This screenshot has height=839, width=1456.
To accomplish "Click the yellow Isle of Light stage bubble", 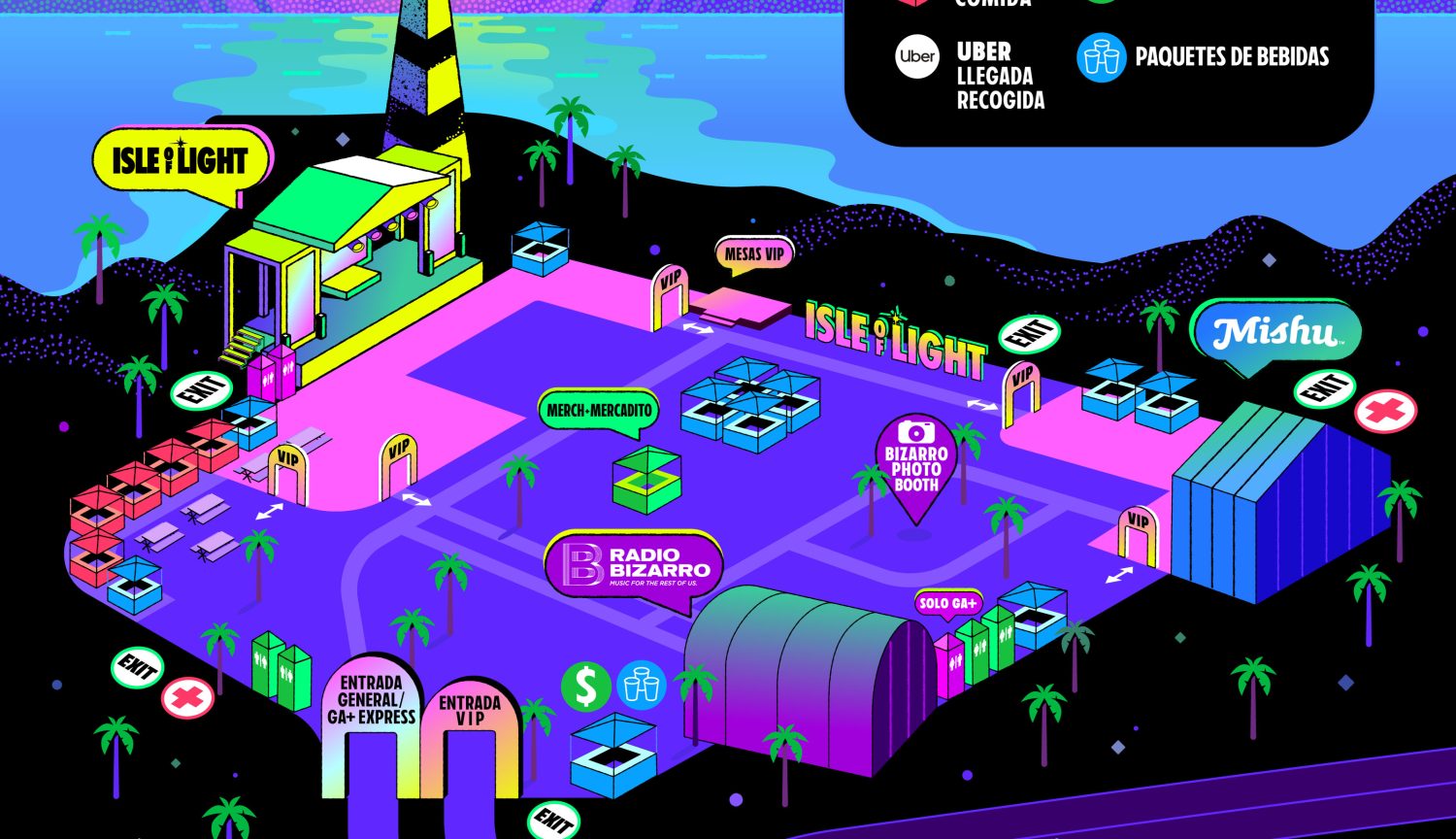I will coord(181,161).
